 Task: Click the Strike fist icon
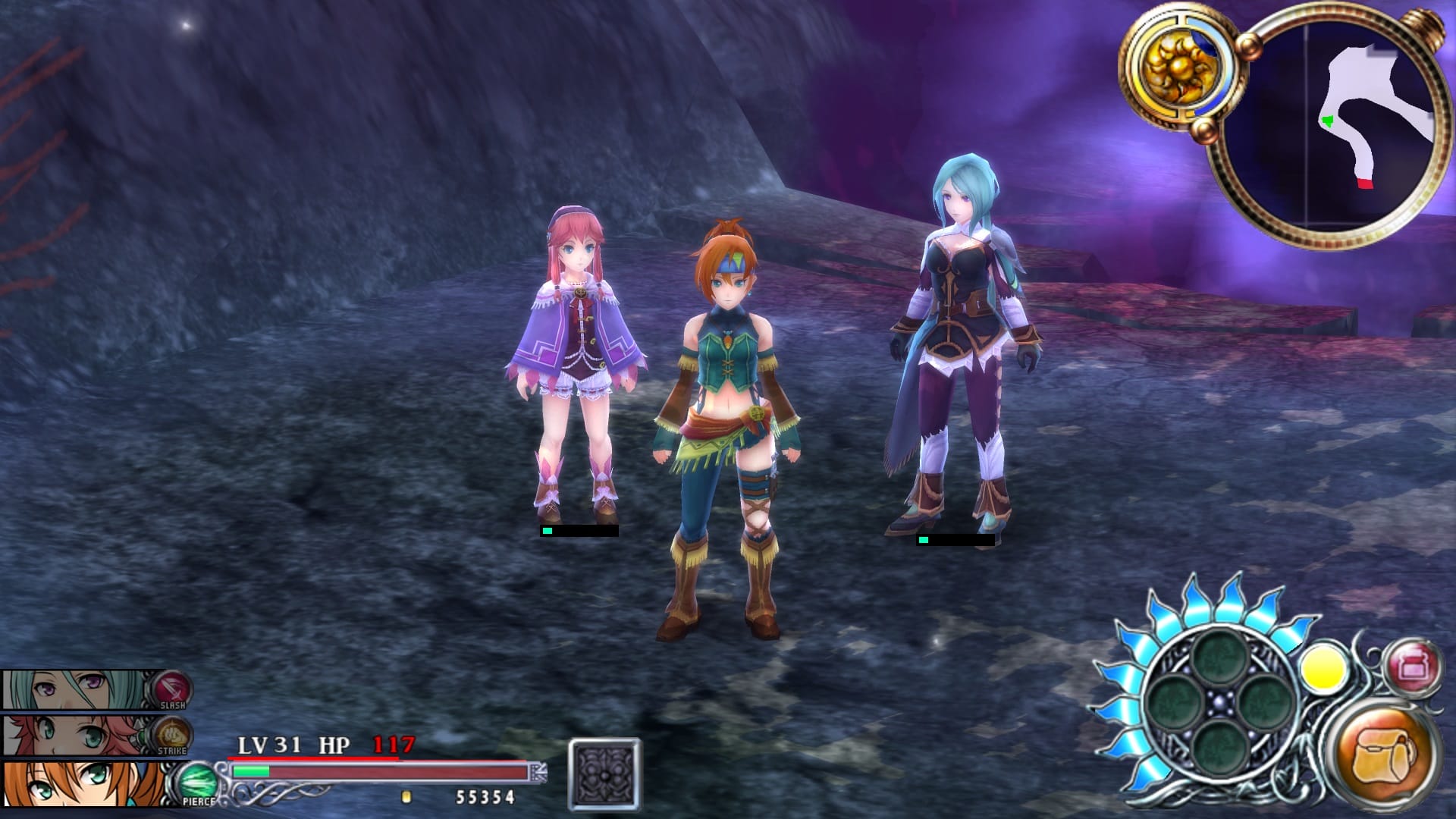click(x=172, y=736)
